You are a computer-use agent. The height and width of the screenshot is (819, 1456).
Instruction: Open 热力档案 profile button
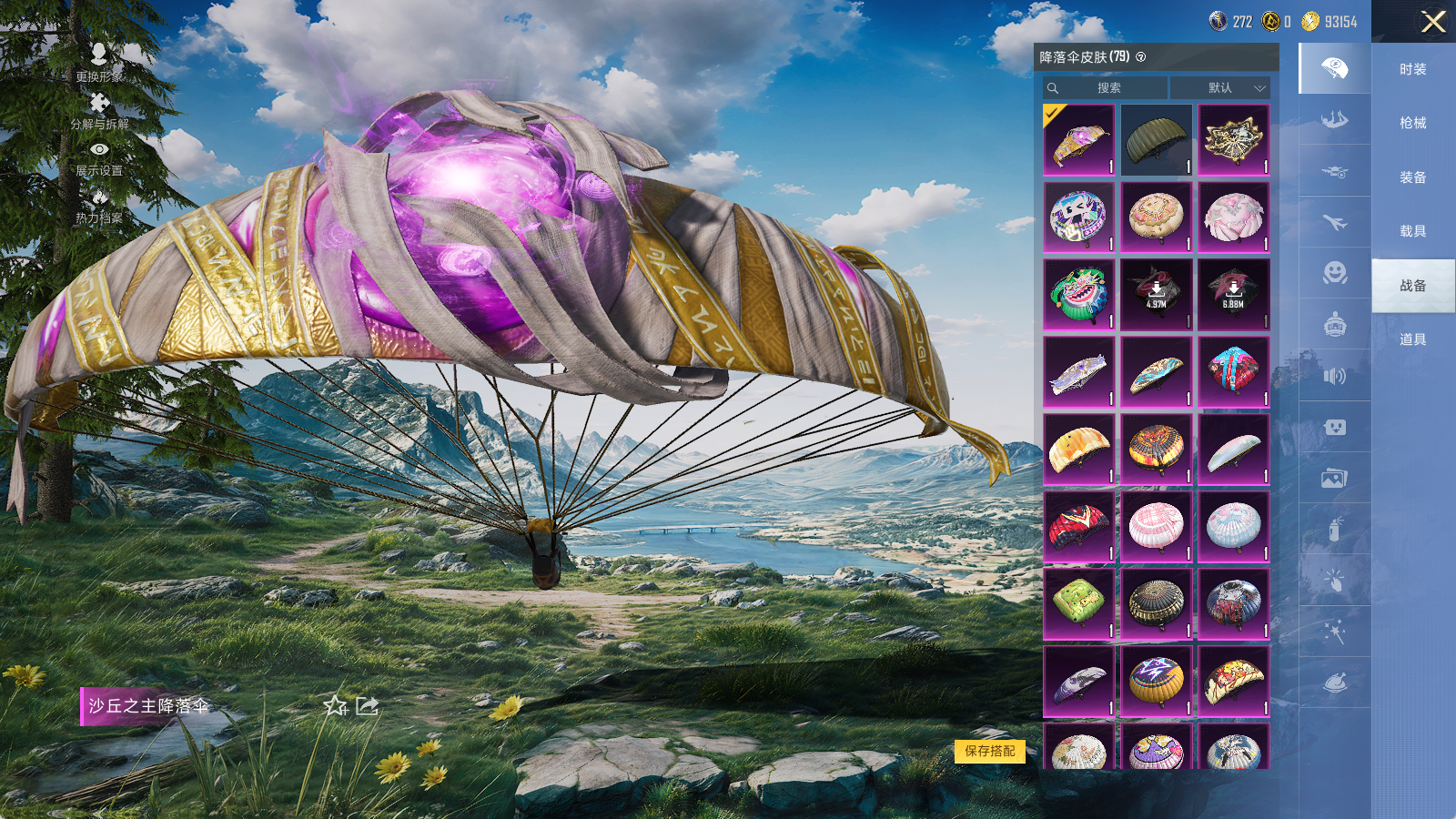(99, 206)
